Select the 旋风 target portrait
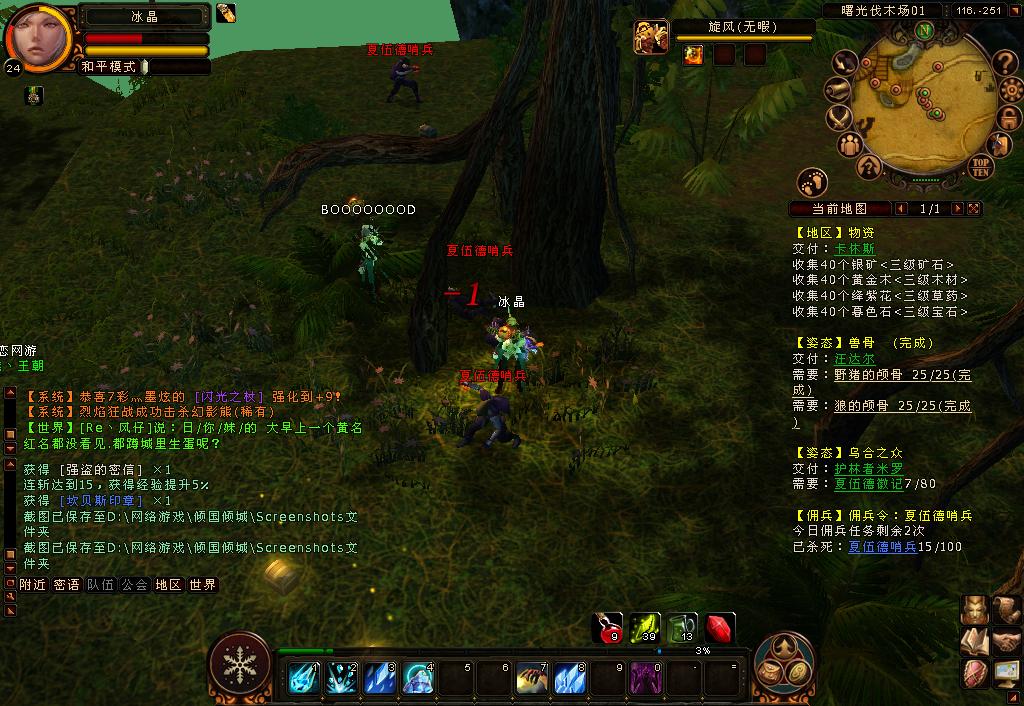Viewport: 1024px width, 706px height. [650, 37]
